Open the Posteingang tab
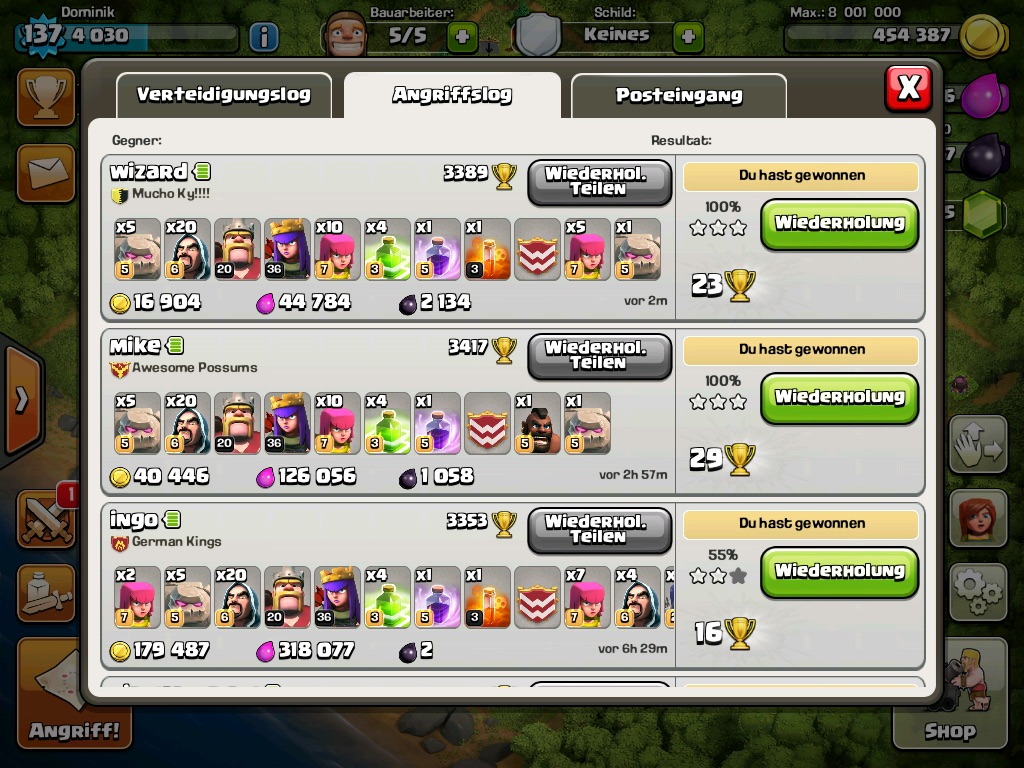1024x768 pixels. click(x=678, y=95)
